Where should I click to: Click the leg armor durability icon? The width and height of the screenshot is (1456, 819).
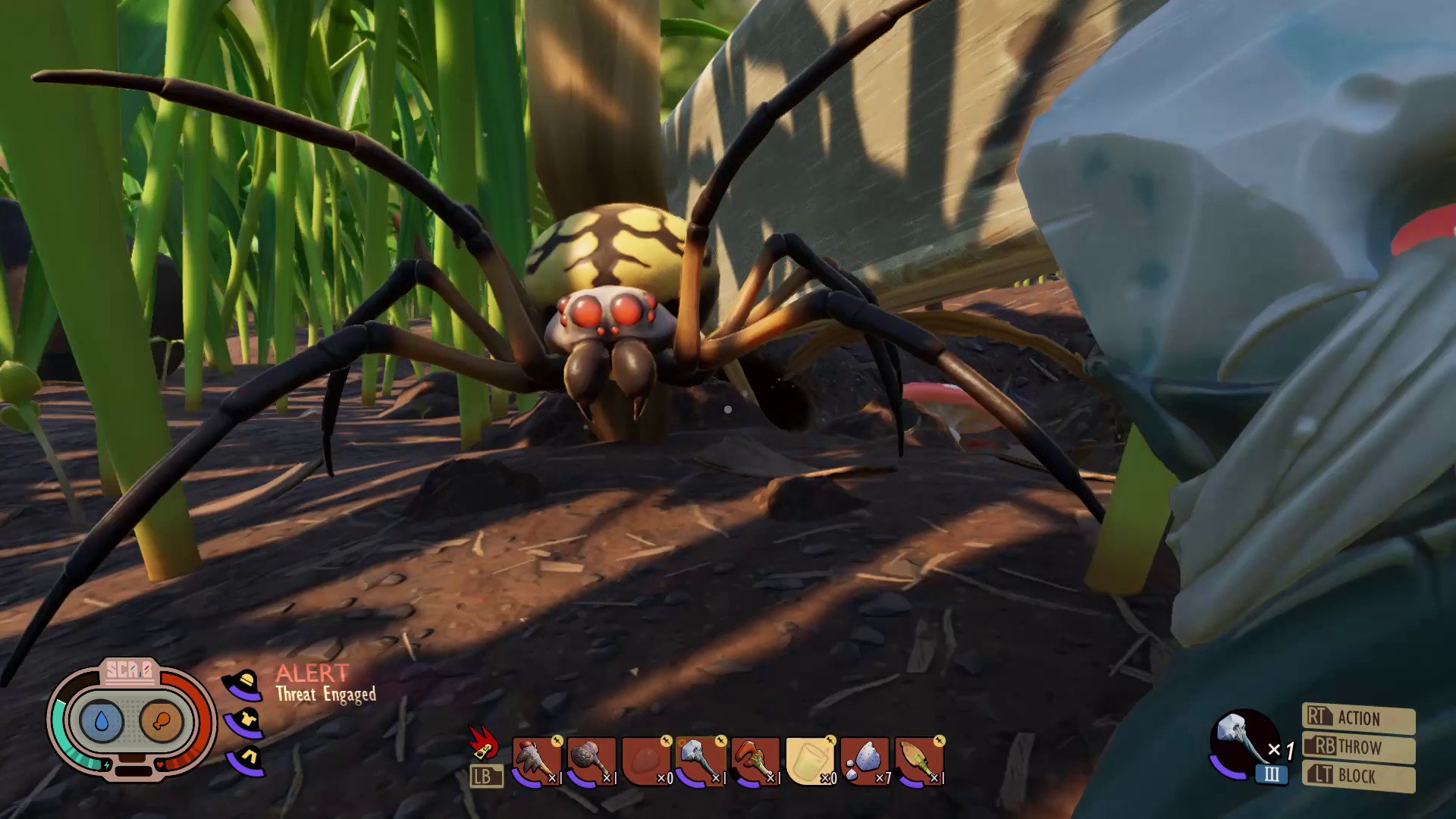pos(246,759)
